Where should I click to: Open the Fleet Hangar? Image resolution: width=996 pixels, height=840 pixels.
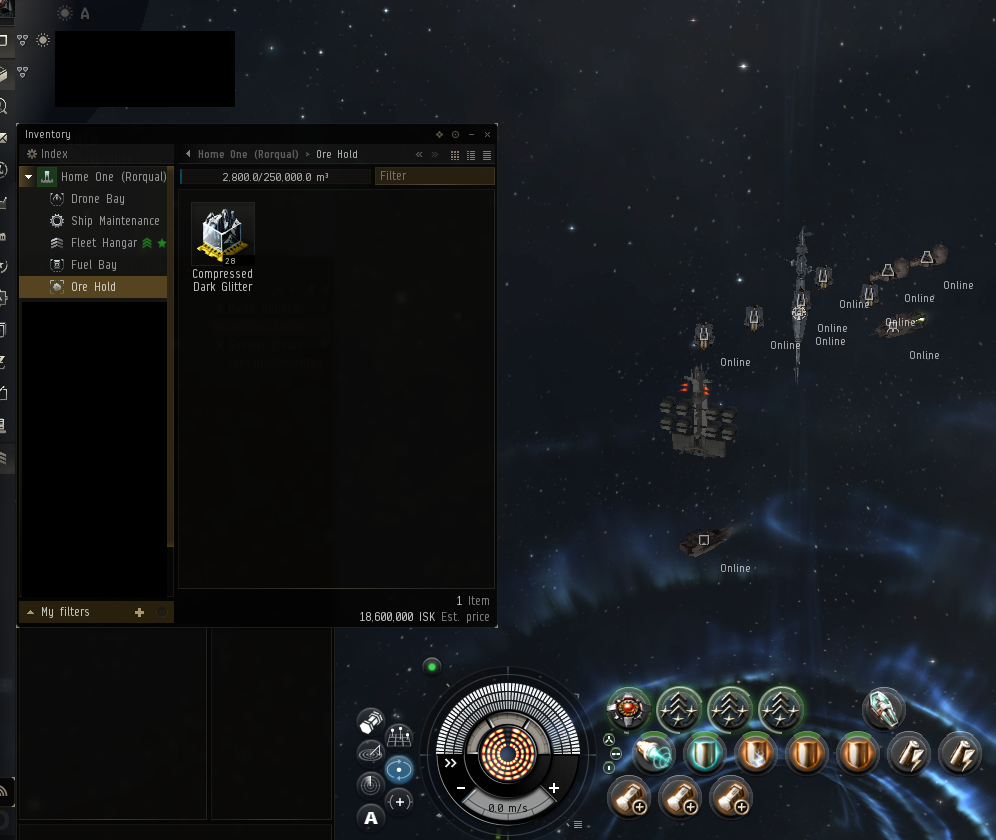pyautogui.click(x=103, y=243)
